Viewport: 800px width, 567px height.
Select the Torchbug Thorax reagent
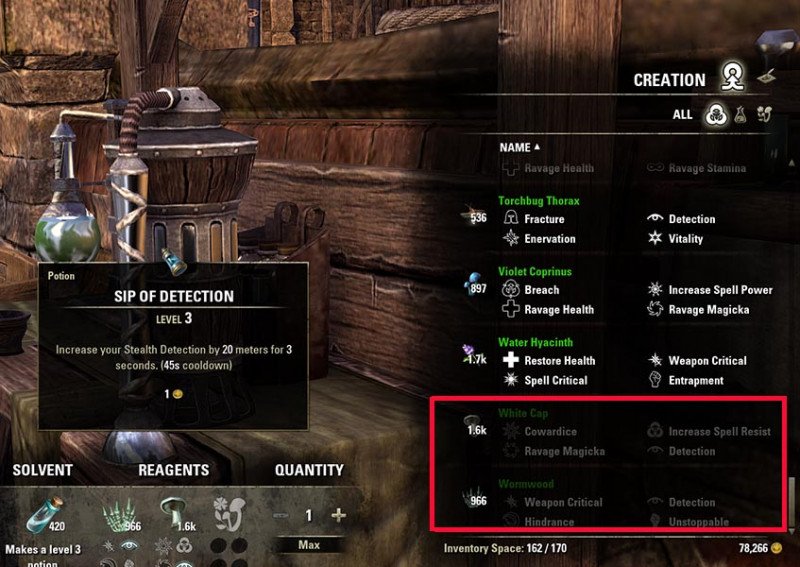pos(538,201)
